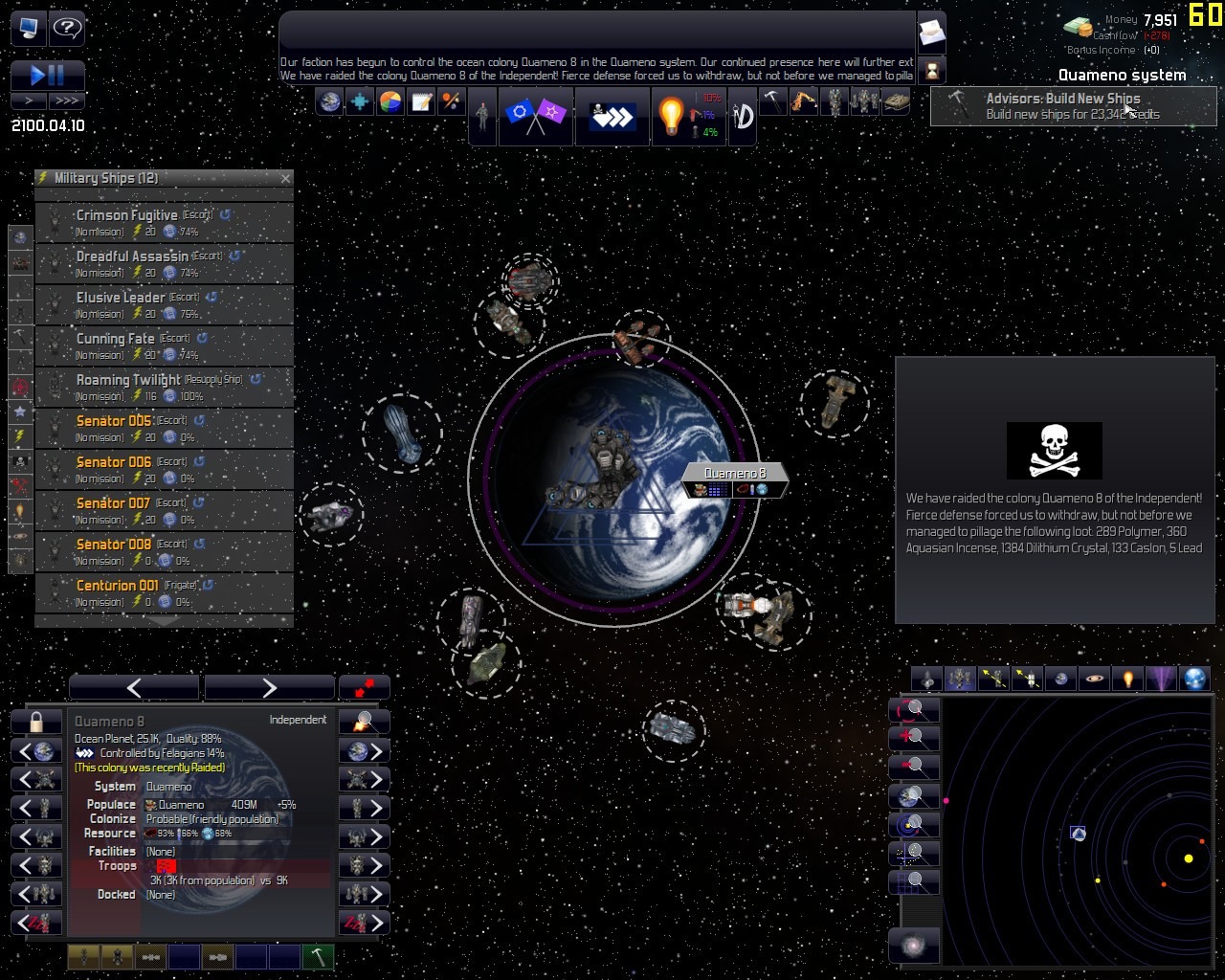The image size is (1225, 980).
Task: Click the pie chart empire summary icon
Action: pos(390,101)
